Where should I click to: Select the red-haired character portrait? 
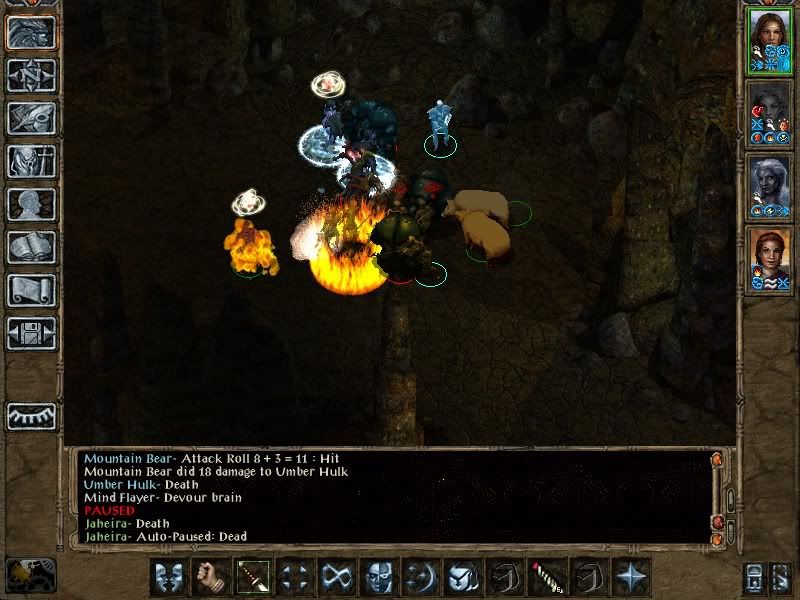[x=768, y=256]
